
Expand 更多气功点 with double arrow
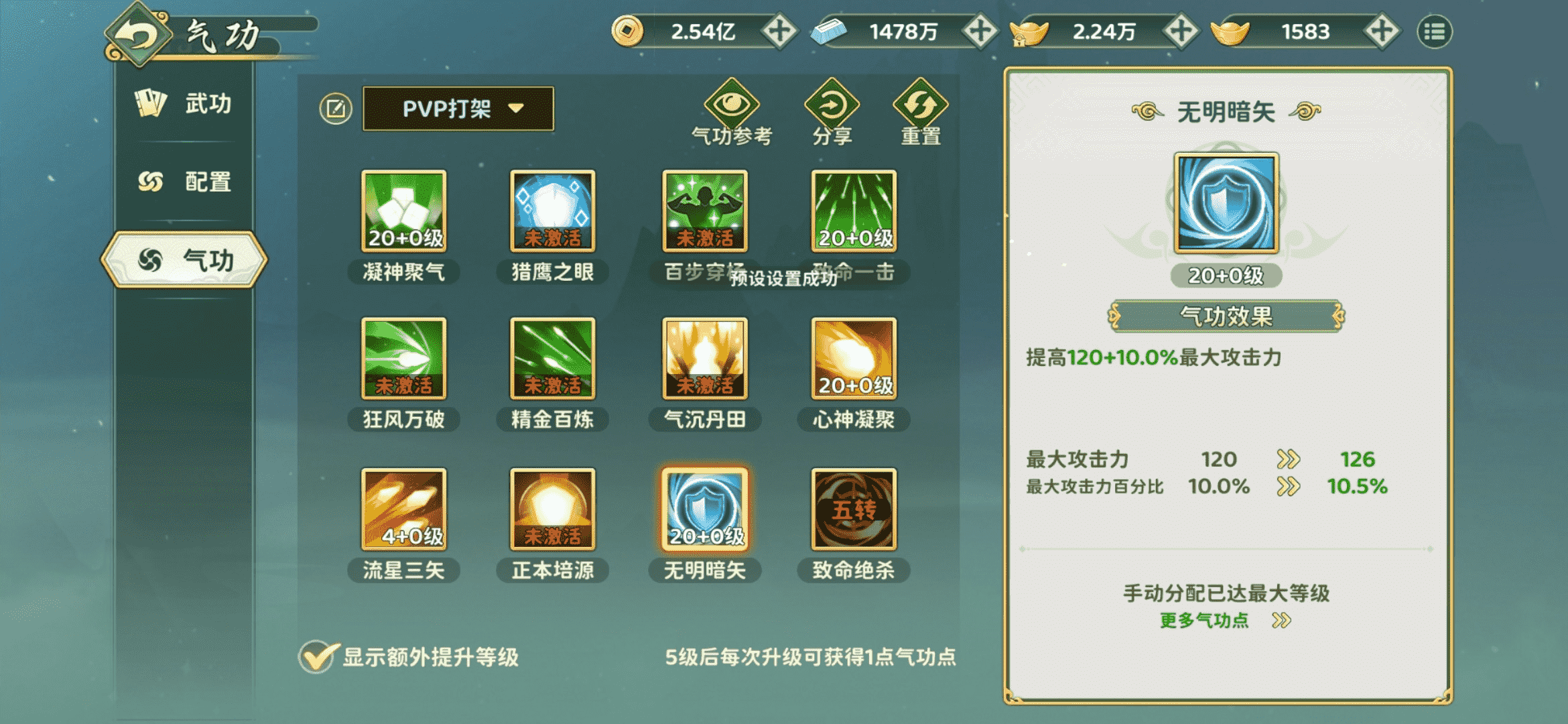pos(1226,620)
